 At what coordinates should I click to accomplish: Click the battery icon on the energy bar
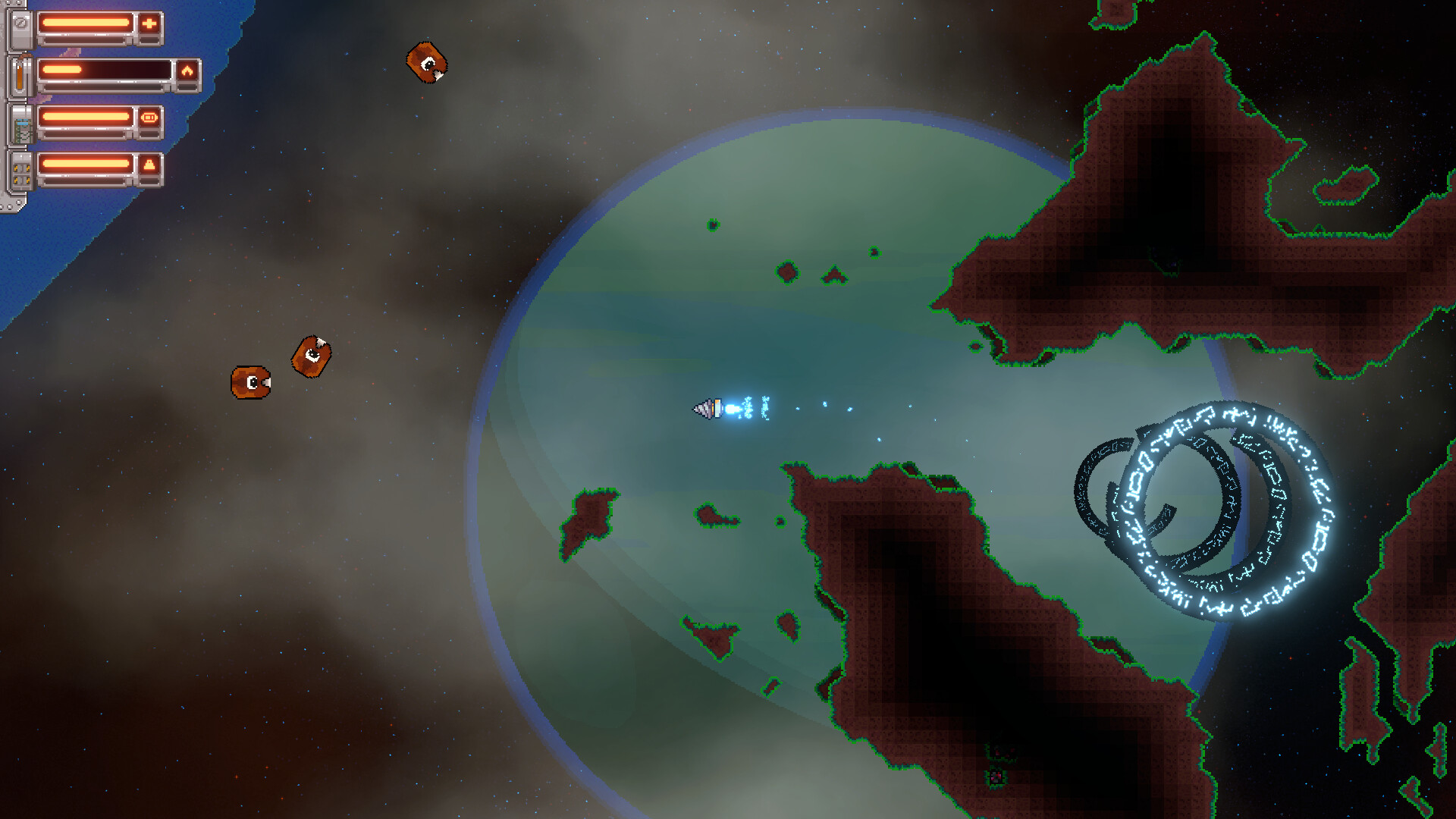pyautogui.click(x=149, y=117)
